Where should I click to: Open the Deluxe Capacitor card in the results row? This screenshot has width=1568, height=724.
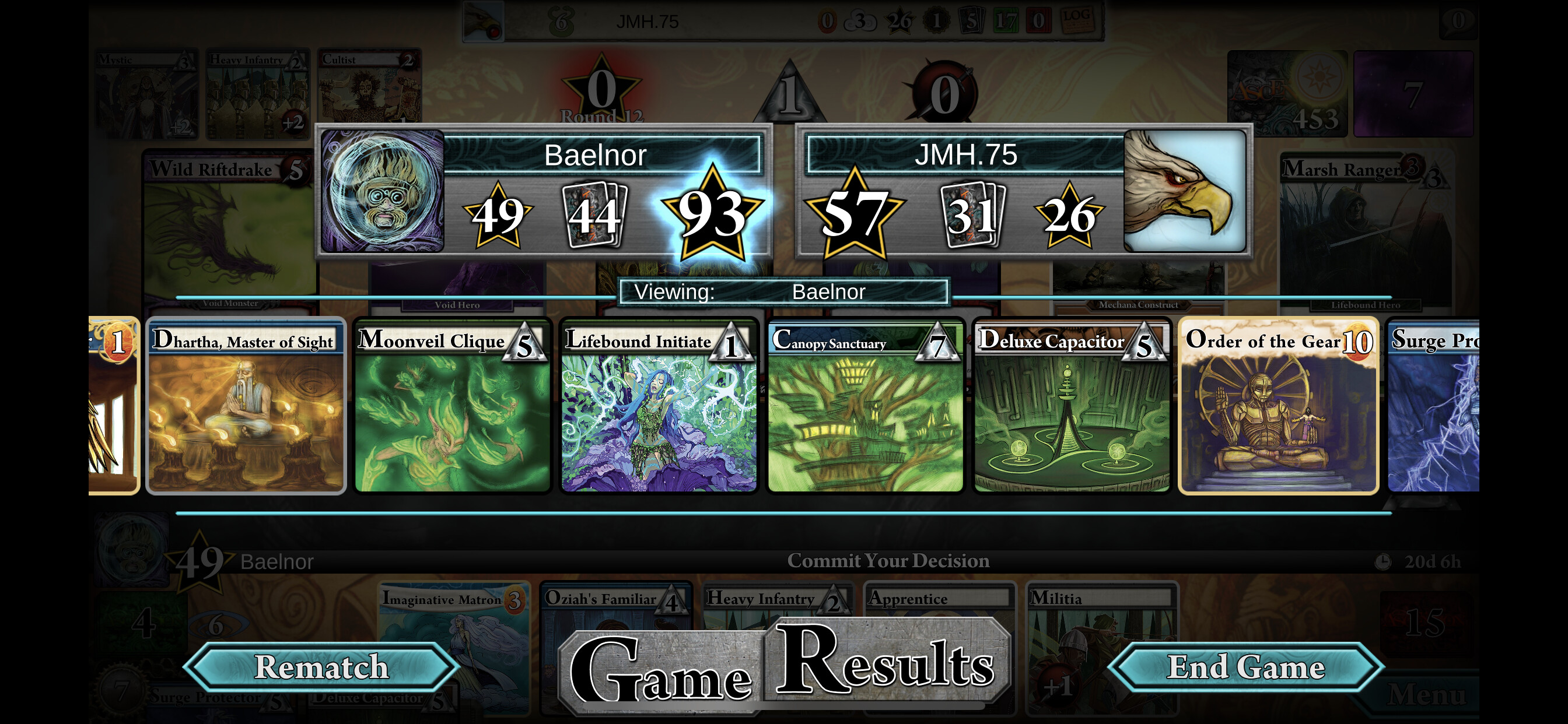click(1072, 406)
